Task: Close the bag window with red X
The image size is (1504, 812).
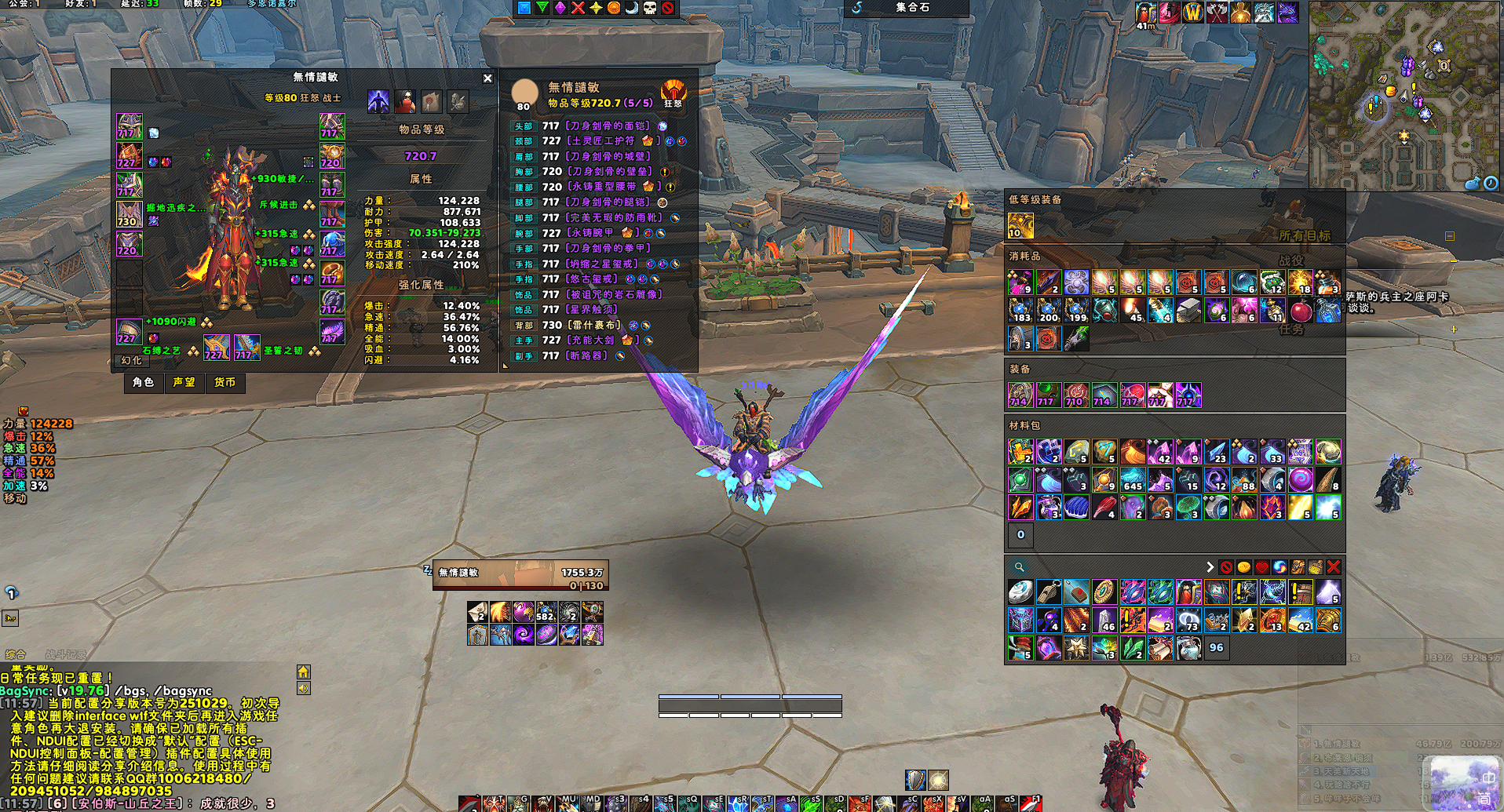Action: [1333, 566]
